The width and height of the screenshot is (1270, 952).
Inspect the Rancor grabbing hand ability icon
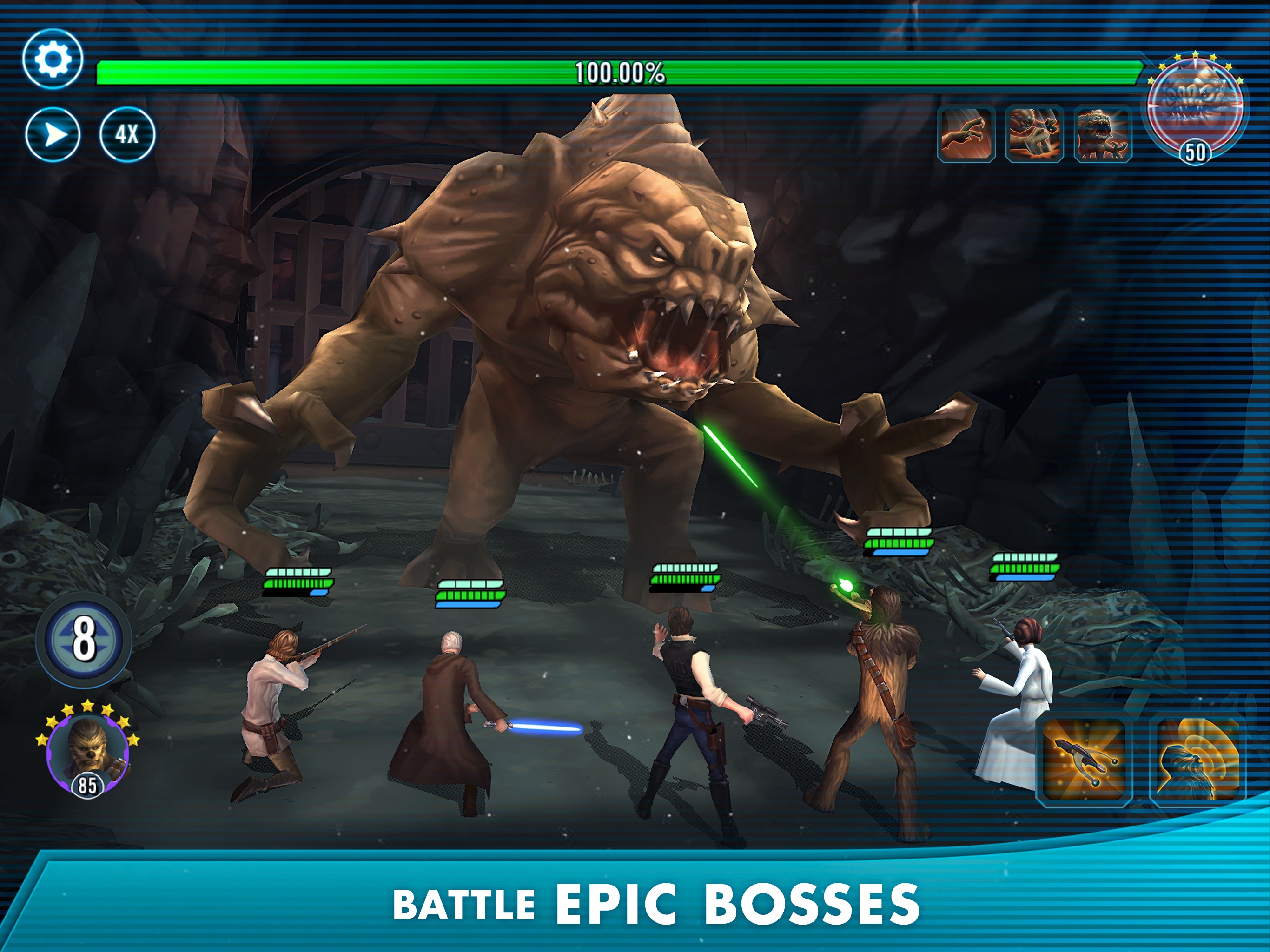[x=1034, y=134]
